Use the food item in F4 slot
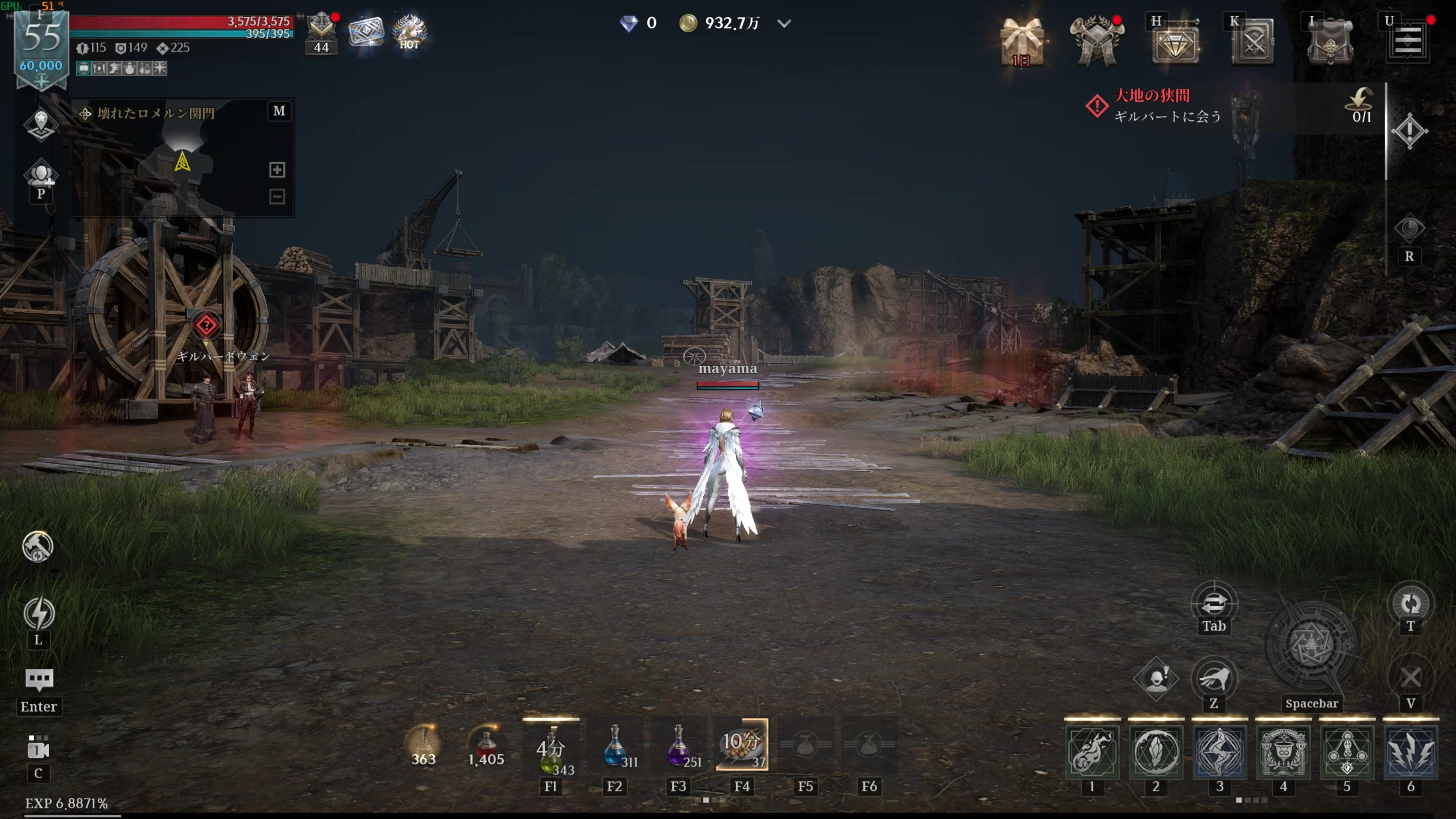The height and width of the screenshot is (819, 1456). (742, 745)
